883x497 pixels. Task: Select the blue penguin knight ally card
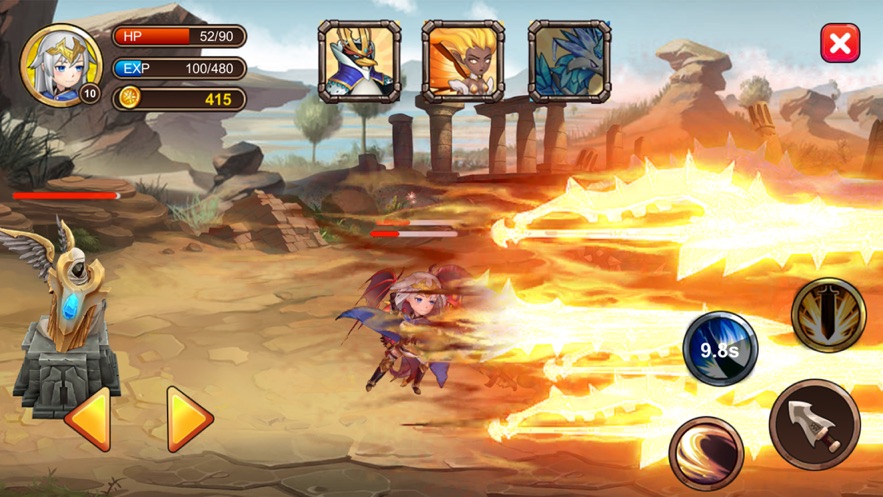pos(359,62)
